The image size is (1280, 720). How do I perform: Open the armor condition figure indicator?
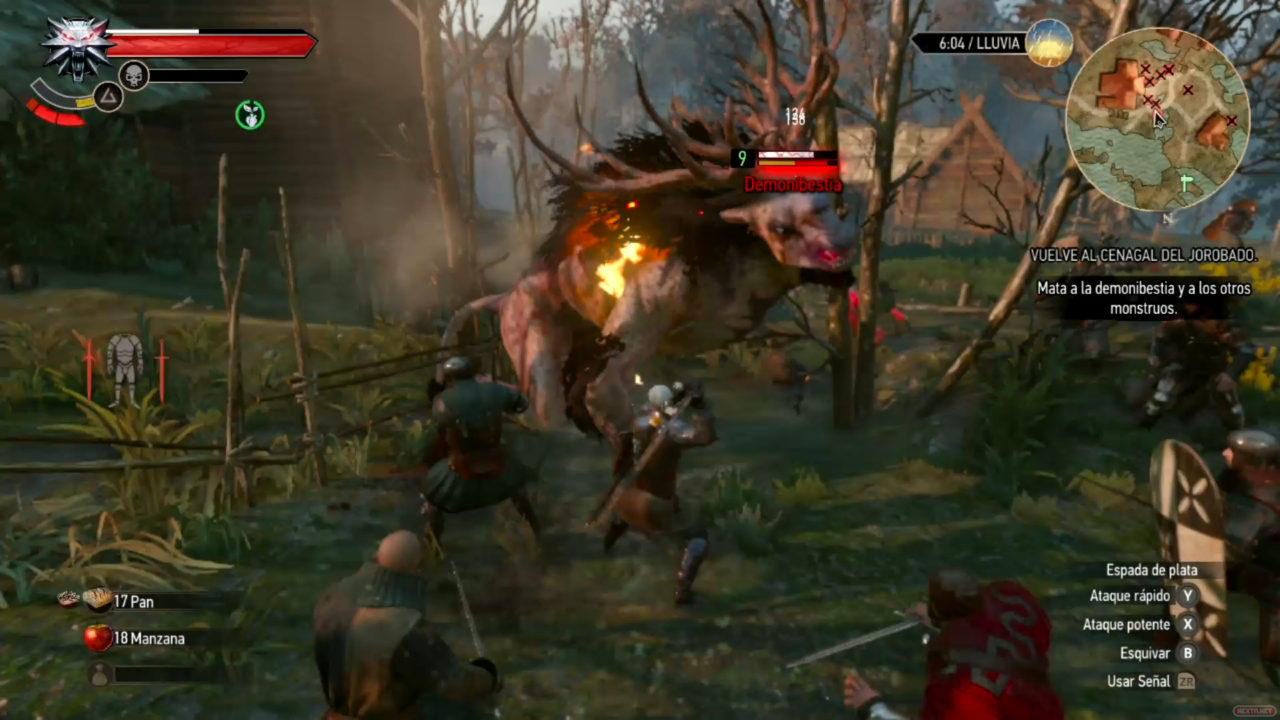click(x=125, y=368)
